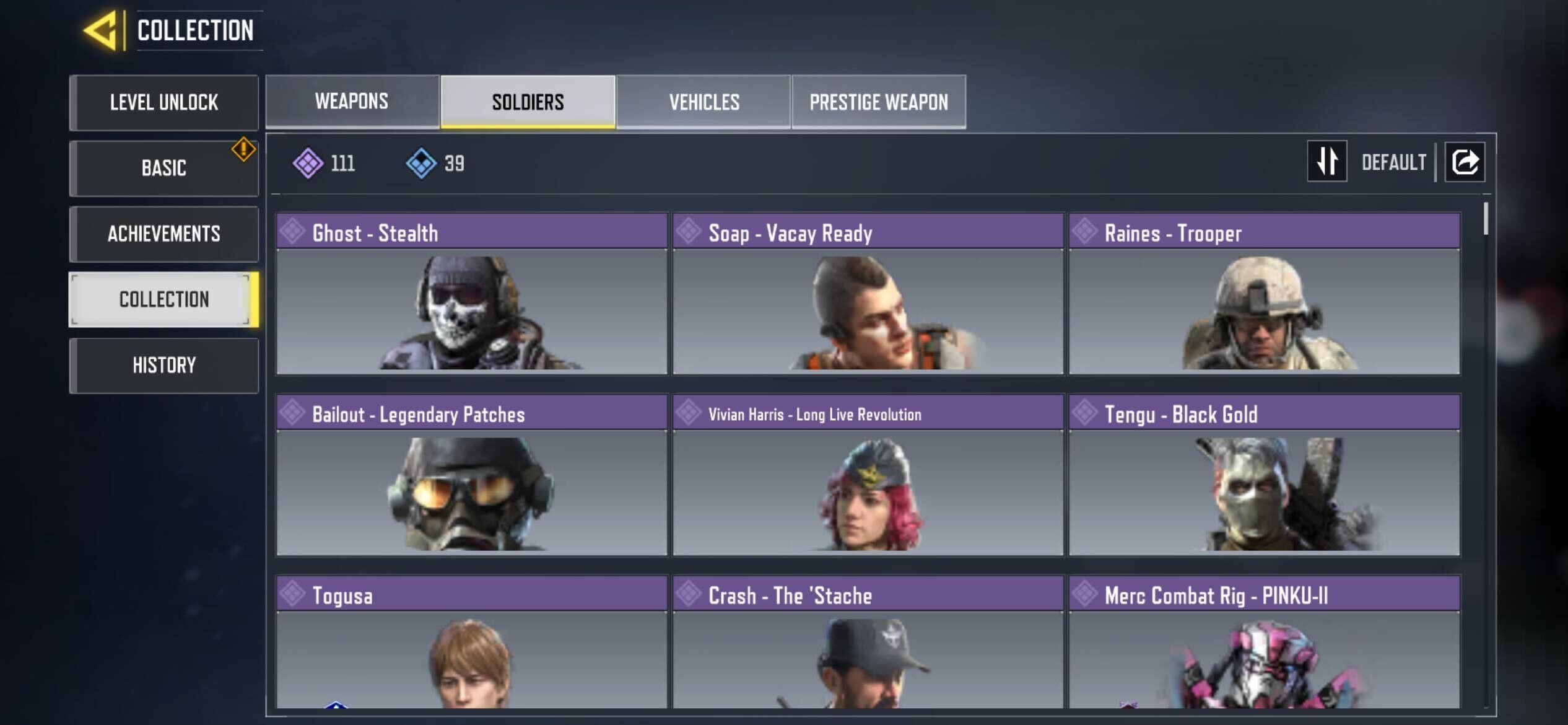The image size is (1568, 725).
Task: Expand the Collection section in sidebar
Action: coord(163,299)
